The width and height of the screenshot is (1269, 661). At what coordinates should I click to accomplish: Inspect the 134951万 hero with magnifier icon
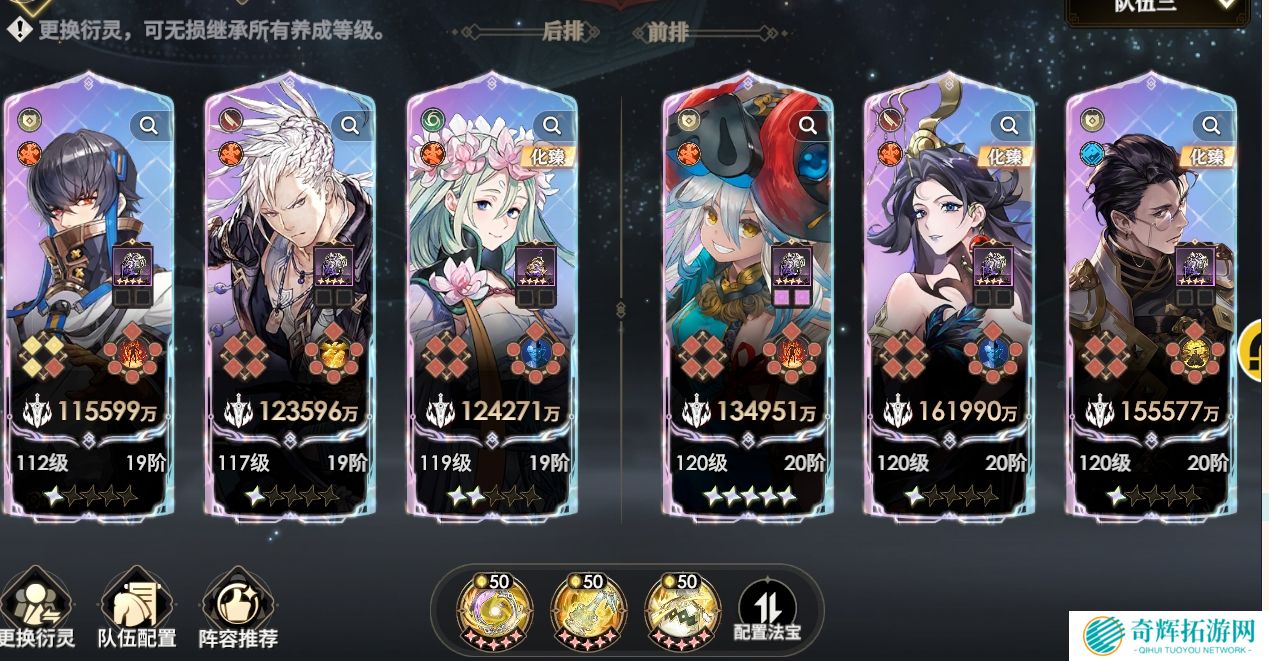coord(808,125)
